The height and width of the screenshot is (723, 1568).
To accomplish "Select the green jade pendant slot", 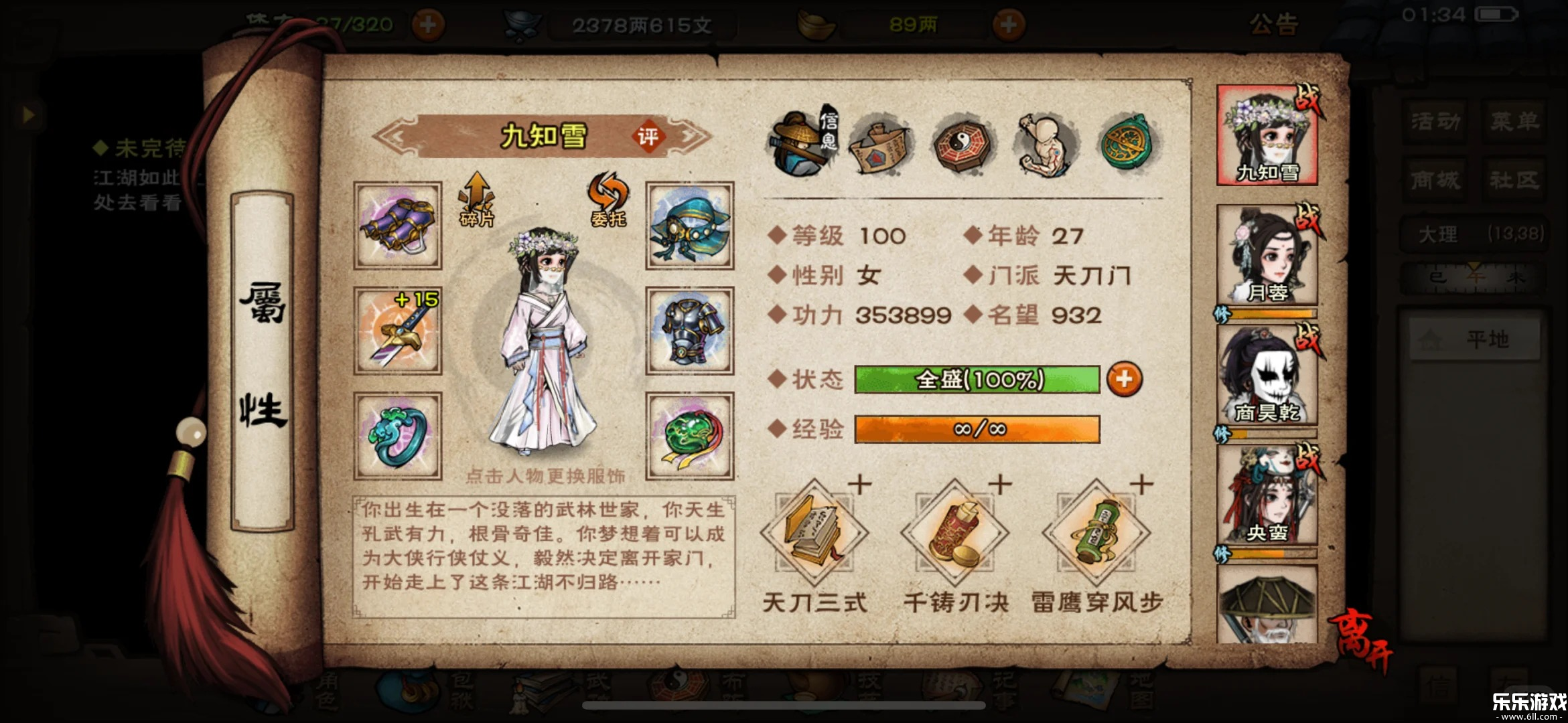I will coord(689,436).
